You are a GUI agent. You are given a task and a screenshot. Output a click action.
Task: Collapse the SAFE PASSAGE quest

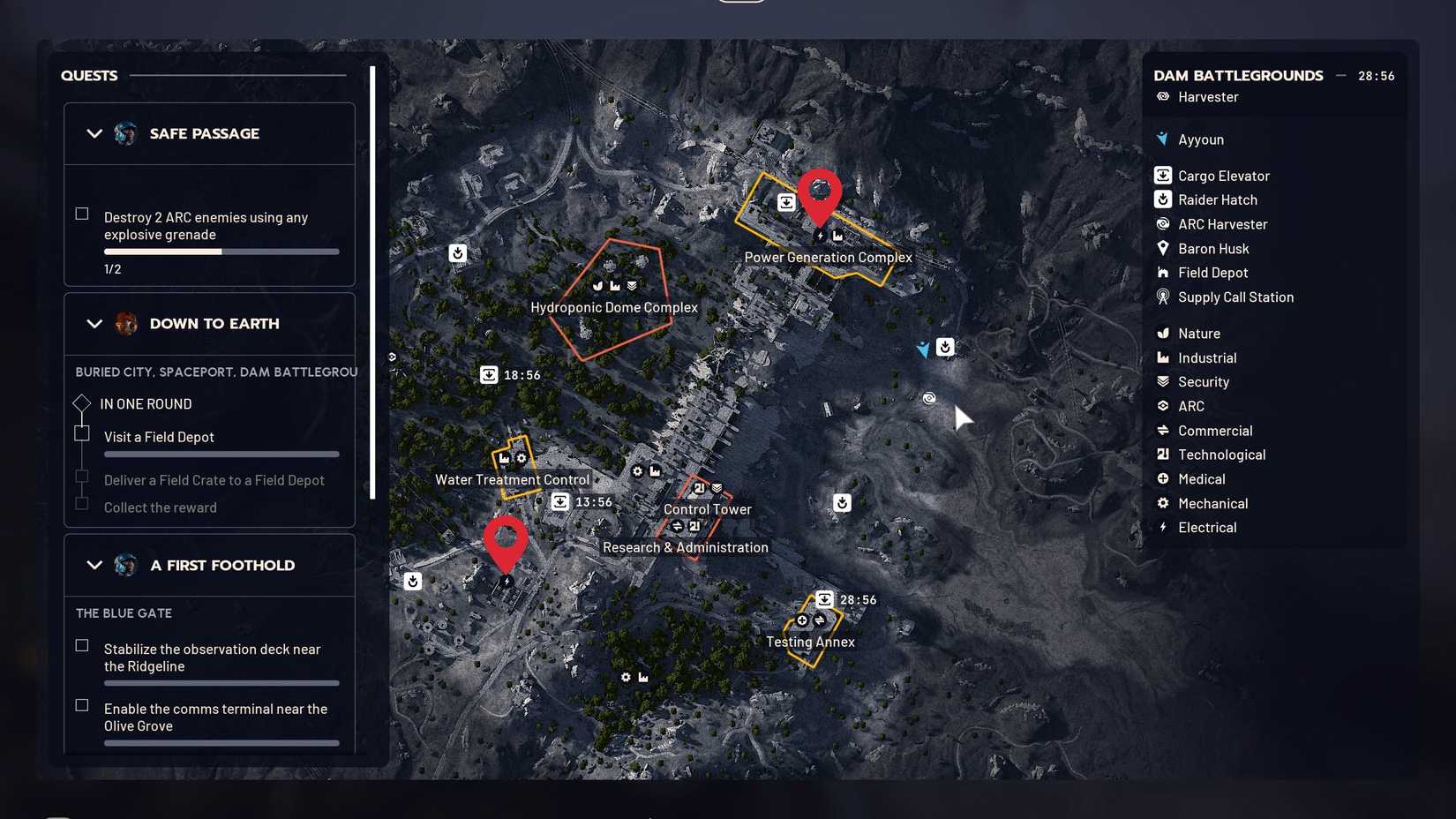pos(94,133)
